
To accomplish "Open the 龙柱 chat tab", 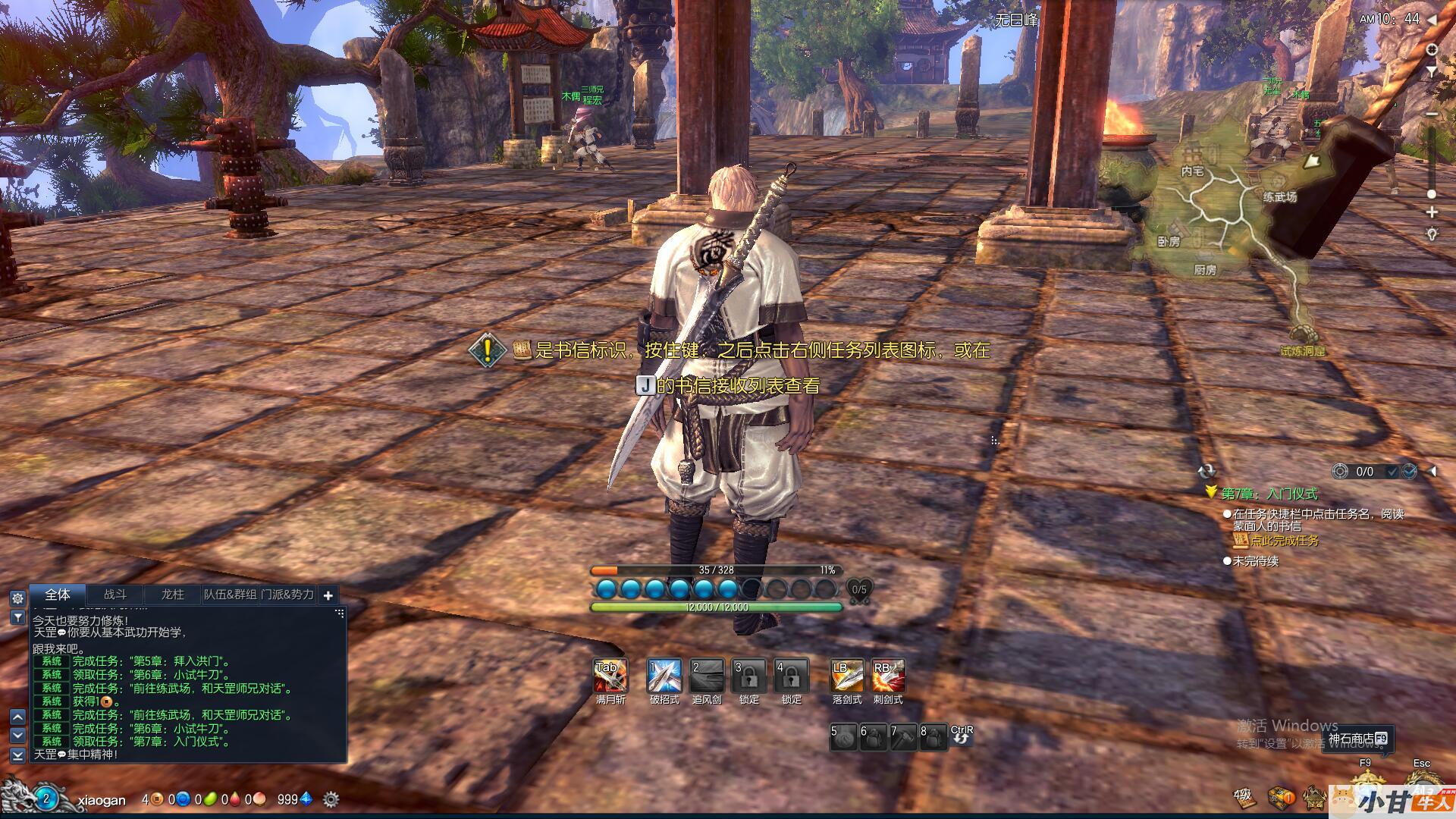I will coord(173,595).
